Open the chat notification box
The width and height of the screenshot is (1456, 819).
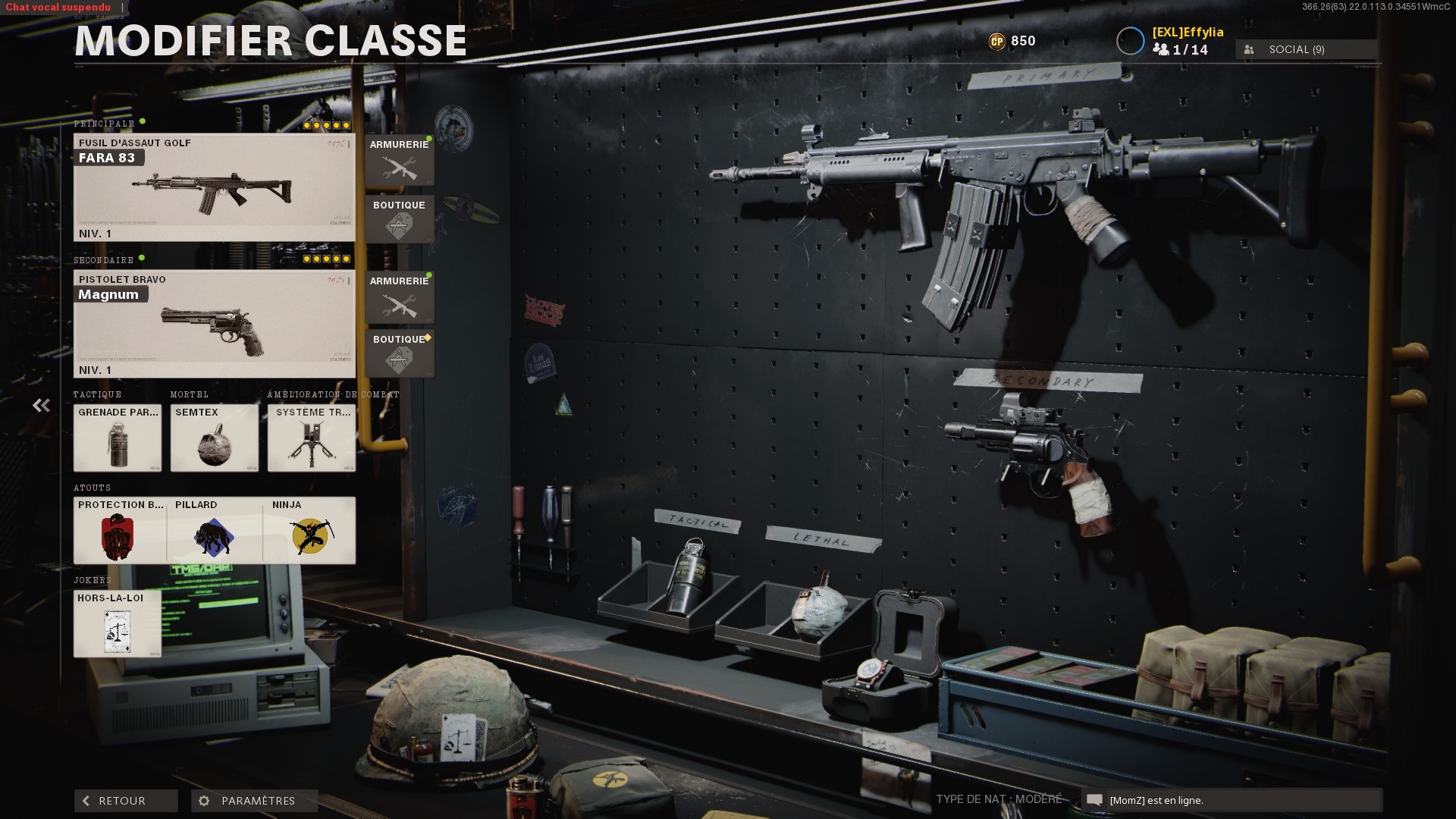click(1232, 800)
